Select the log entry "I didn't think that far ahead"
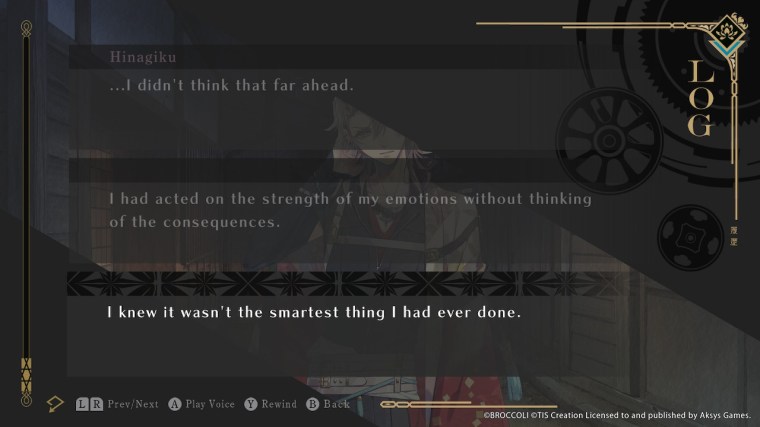The height and width of the screenshot is (427, 760). click(x=232, y=86)
